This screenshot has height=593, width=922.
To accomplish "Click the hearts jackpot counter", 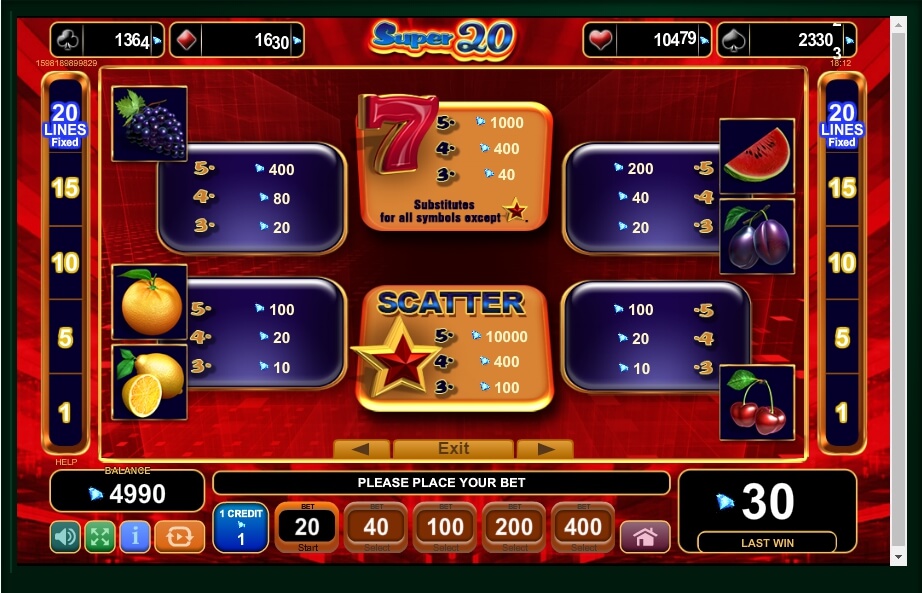I will pyautogui.click(x=647, y=40).
